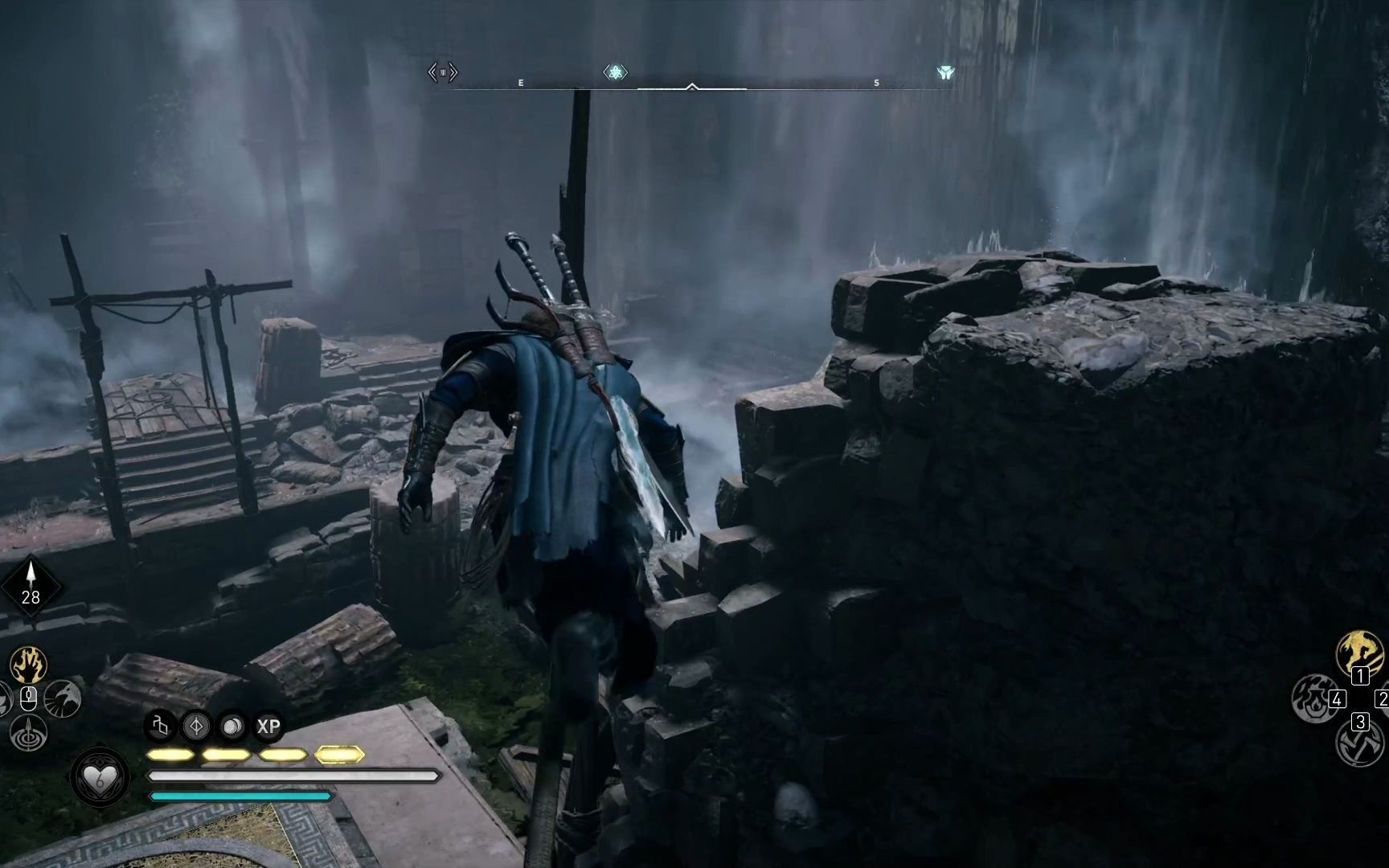The image size is (1389, 868).
Task: Click the twin coins silver boost icon
Action: [x=232, y=727]
